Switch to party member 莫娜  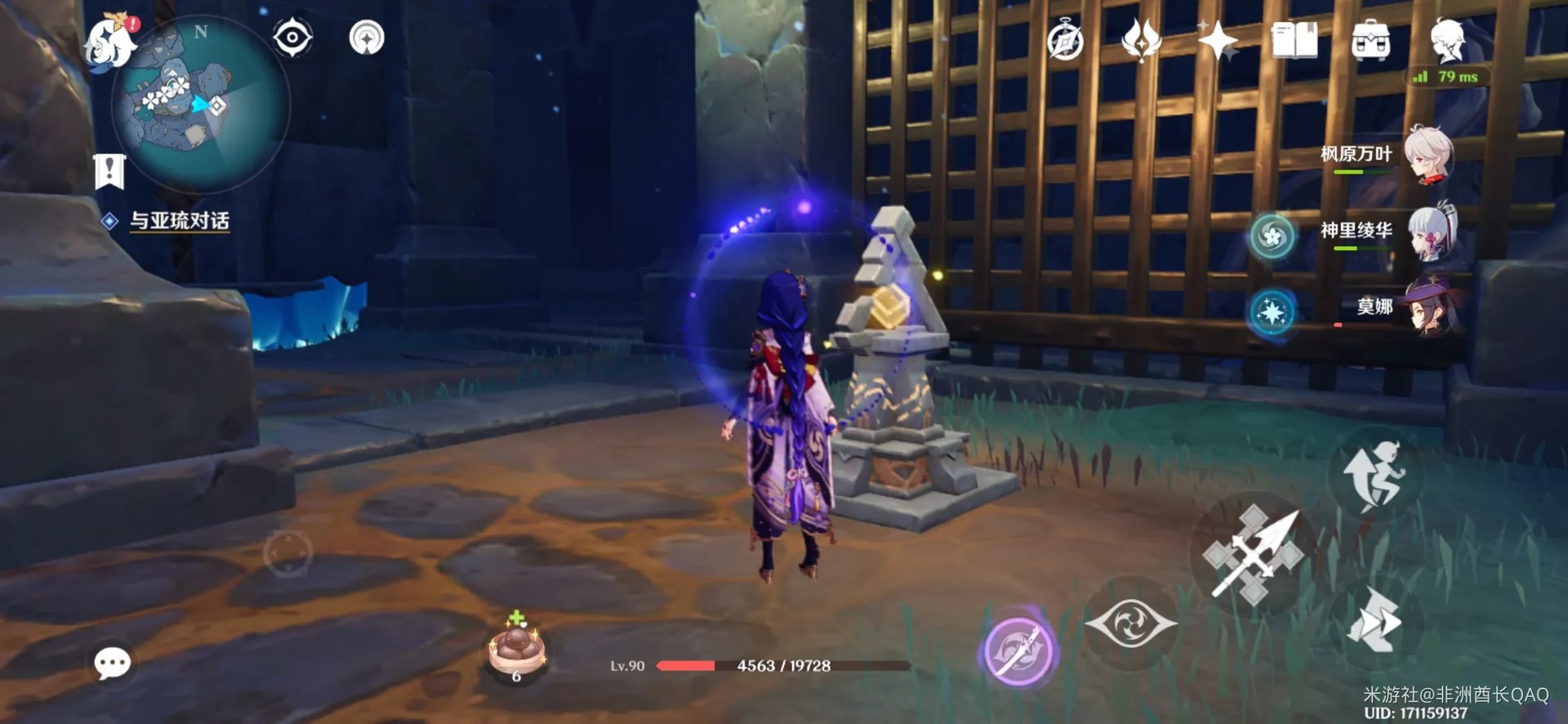click(1431, 308)
